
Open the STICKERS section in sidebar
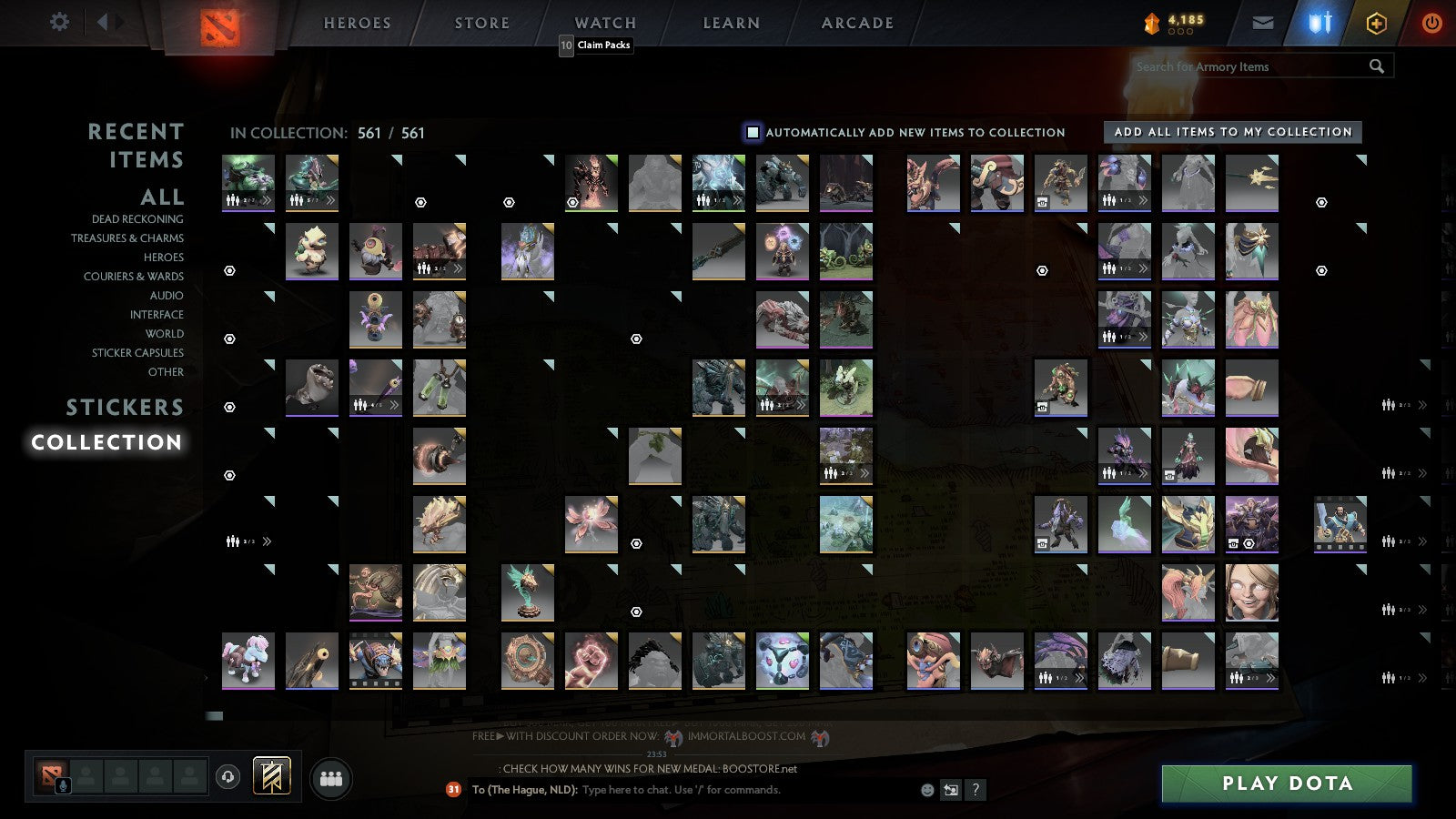click(x=125, y=407)
